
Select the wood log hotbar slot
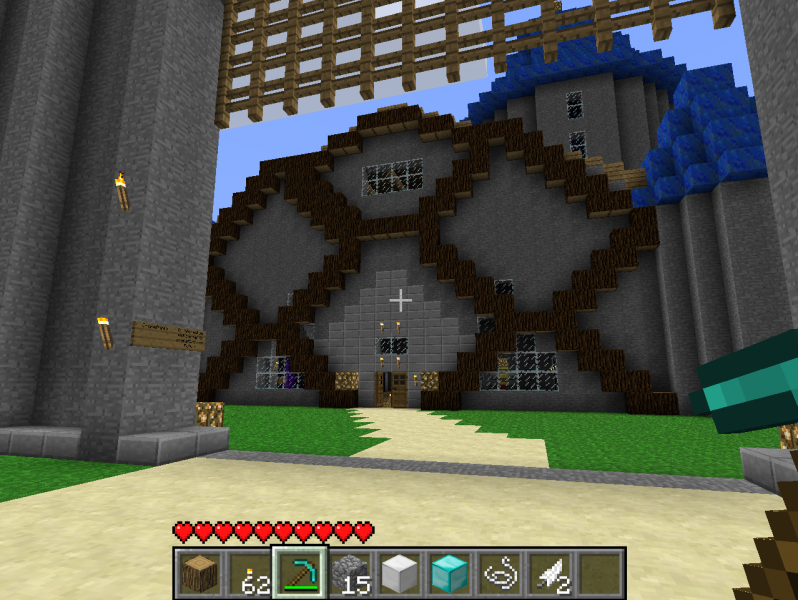[x=199, y=573]
